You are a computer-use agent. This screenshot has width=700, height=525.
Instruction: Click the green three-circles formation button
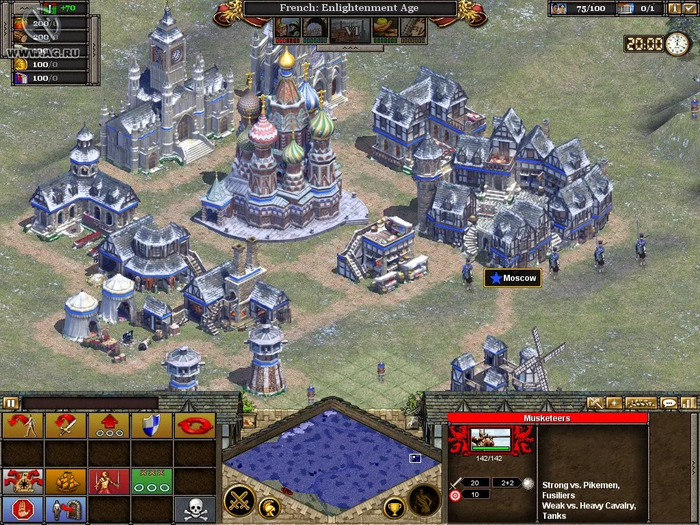[151, 481]
